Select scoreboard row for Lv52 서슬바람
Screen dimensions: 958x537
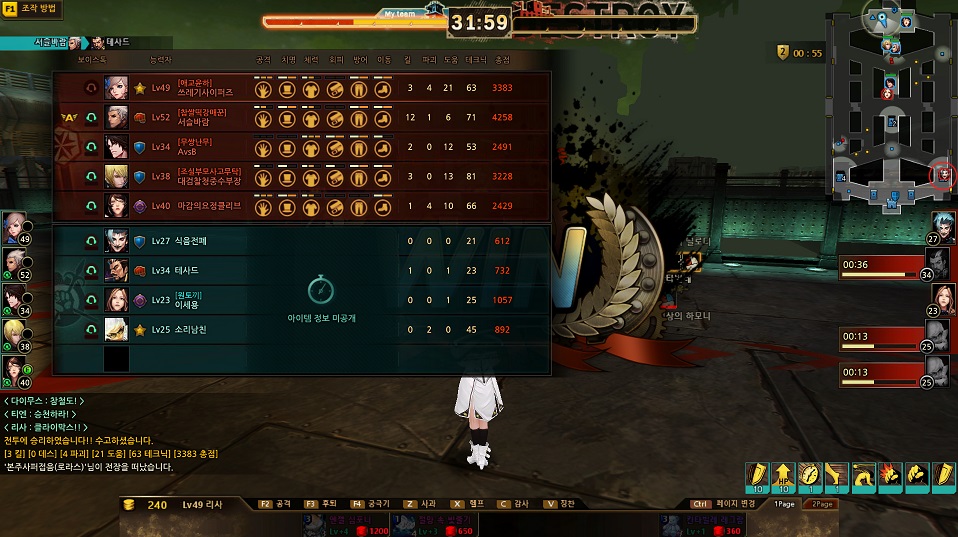click(300, 118)
